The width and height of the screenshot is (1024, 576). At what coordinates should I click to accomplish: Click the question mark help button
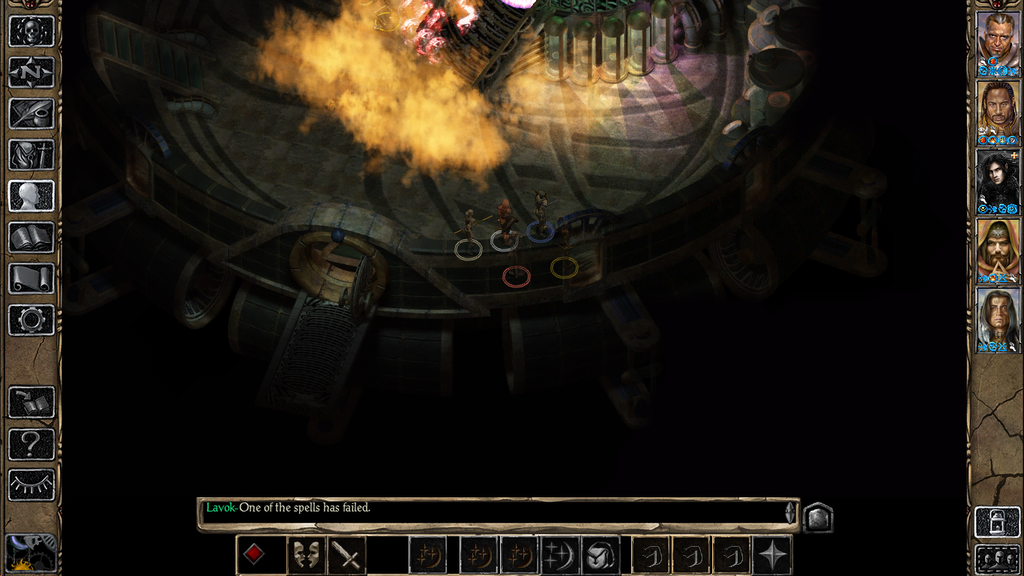(31, 443)
